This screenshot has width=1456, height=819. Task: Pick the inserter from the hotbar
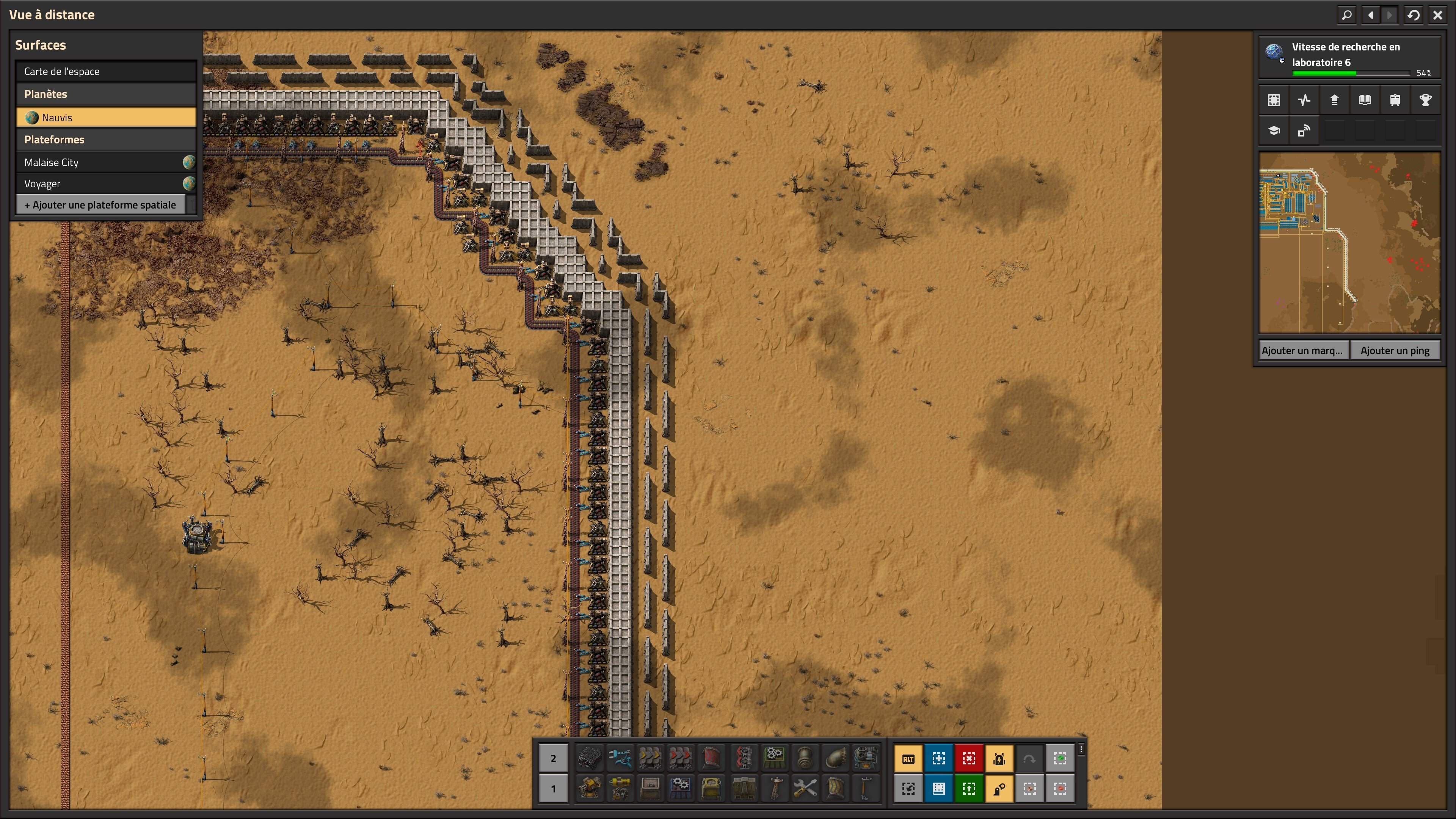click(x=620, y=758)
